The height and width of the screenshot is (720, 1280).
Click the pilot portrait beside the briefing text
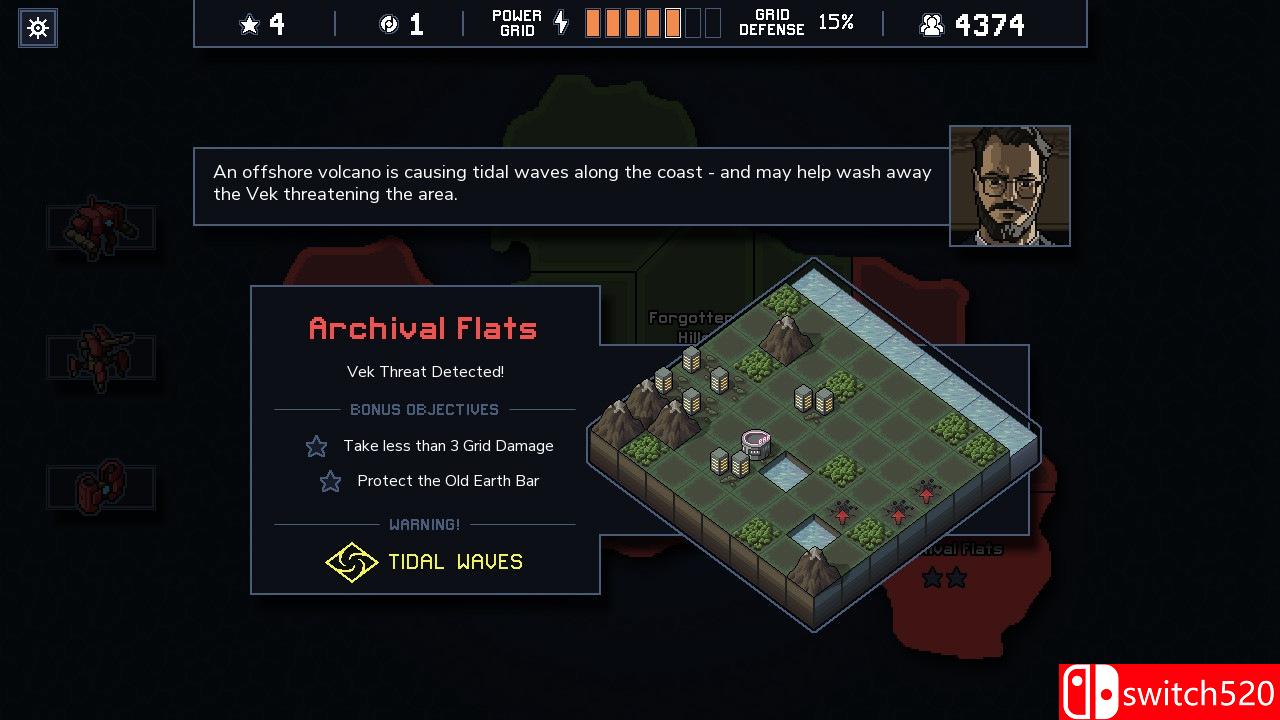pos(1009,186)
